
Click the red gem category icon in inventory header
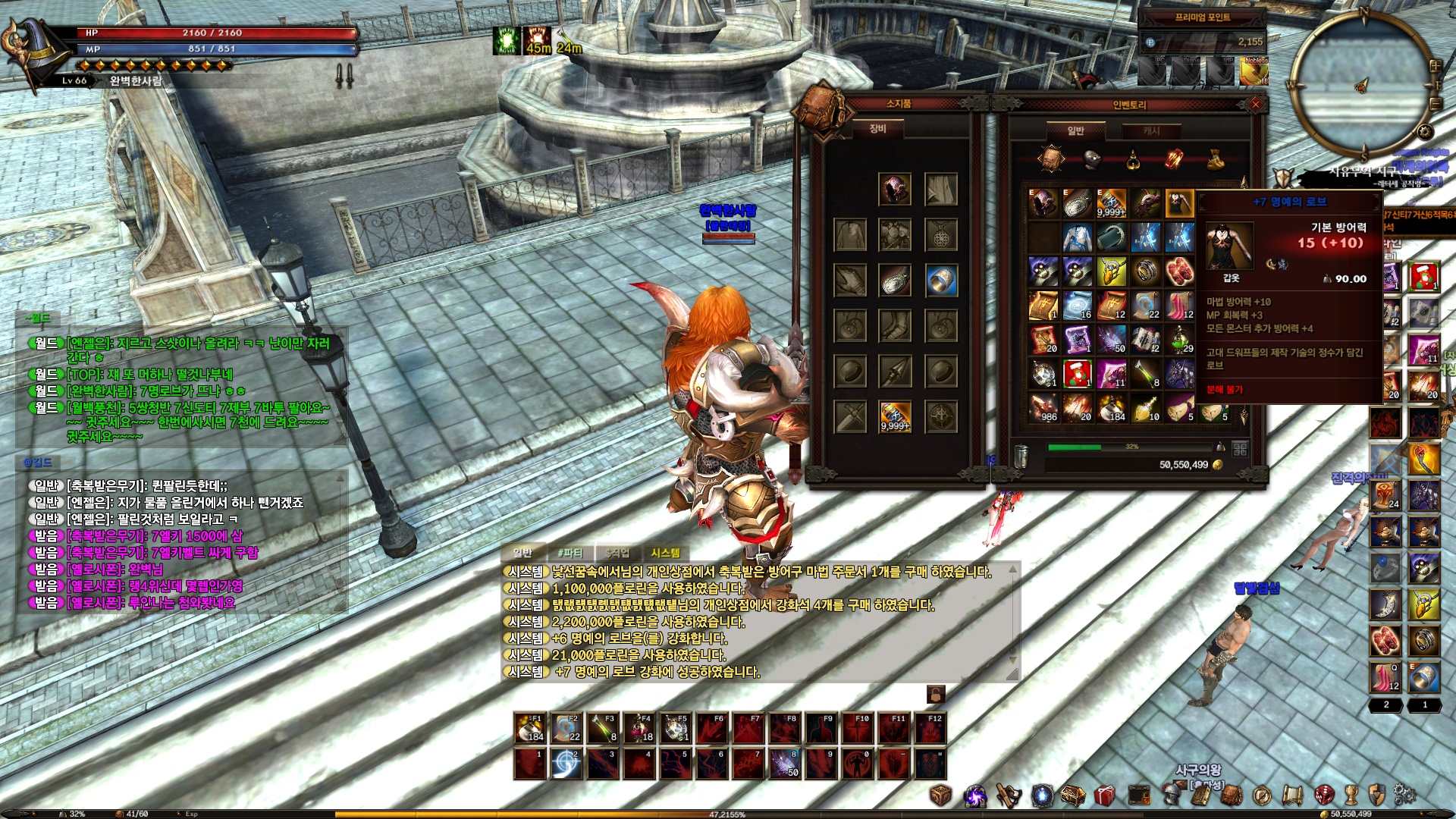pyautogui.click(x=1174, y=158)
